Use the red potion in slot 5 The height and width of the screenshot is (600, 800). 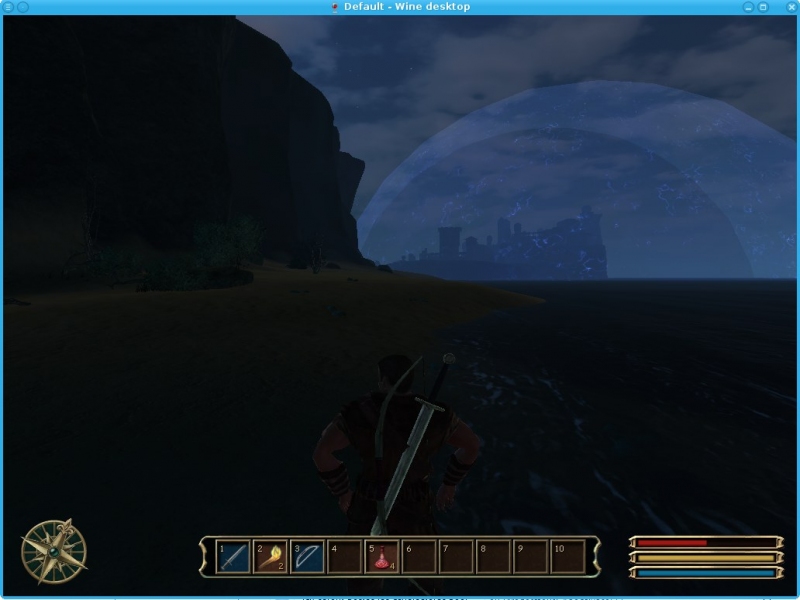(383, 556)
